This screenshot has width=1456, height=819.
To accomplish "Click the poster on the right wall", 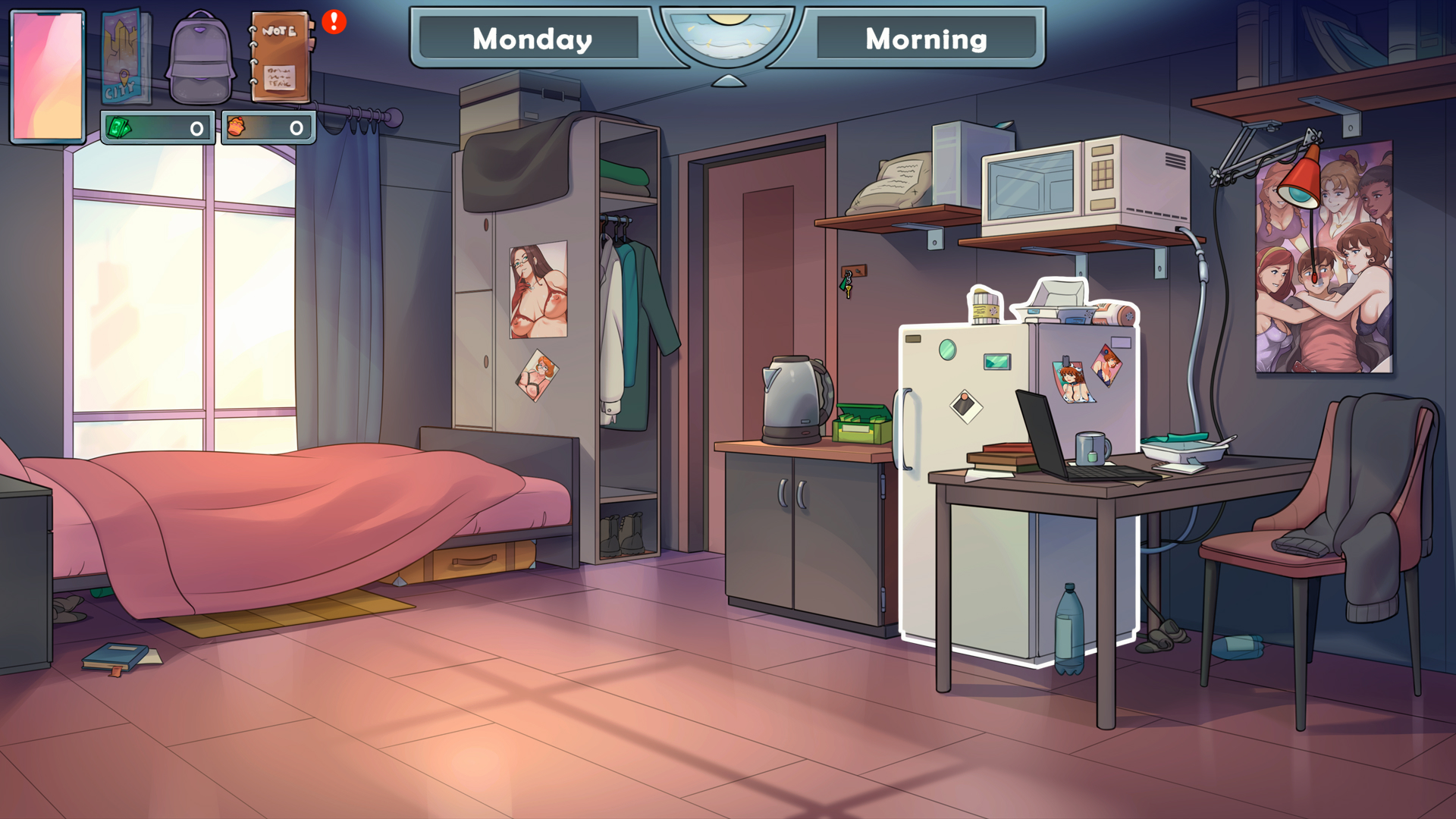I will click(1323, 258).
